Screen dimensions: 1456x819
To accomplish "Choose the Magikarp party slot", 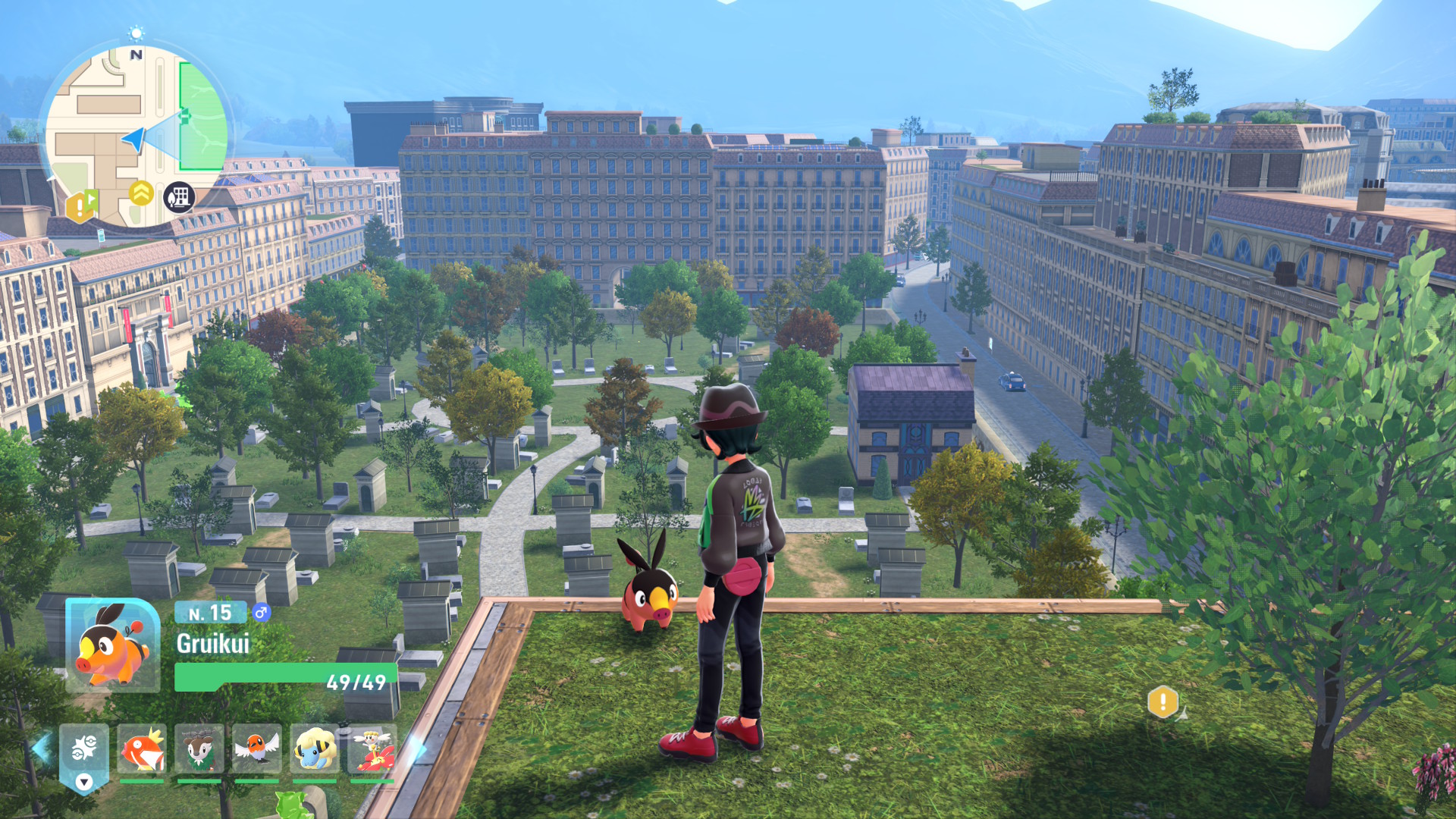I will [142, 749].
